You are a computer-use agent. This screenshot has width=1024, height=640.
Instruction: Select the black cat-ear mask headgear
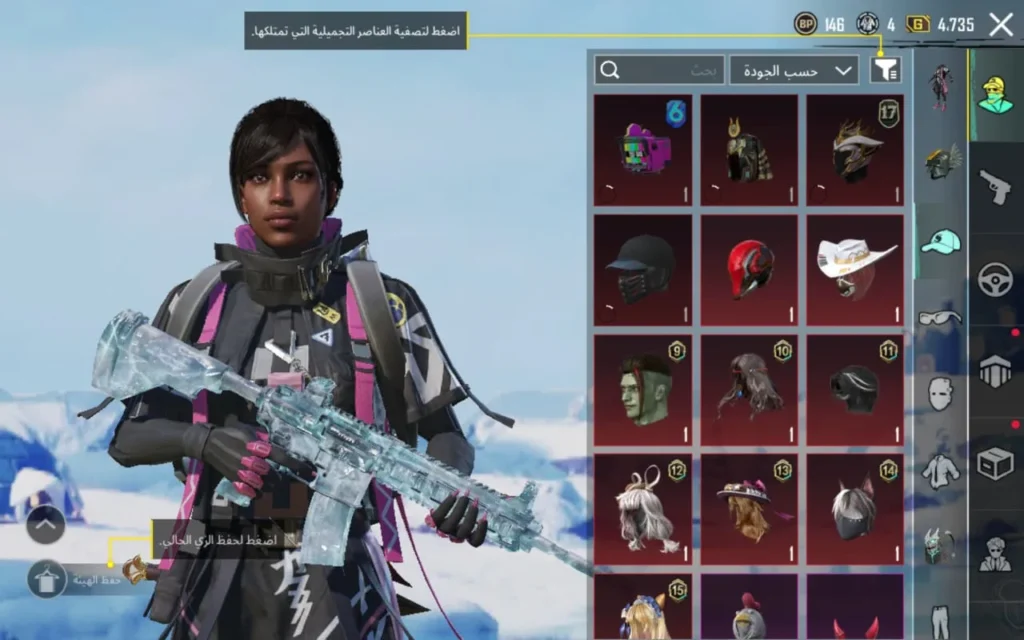[x=855, y=509]
